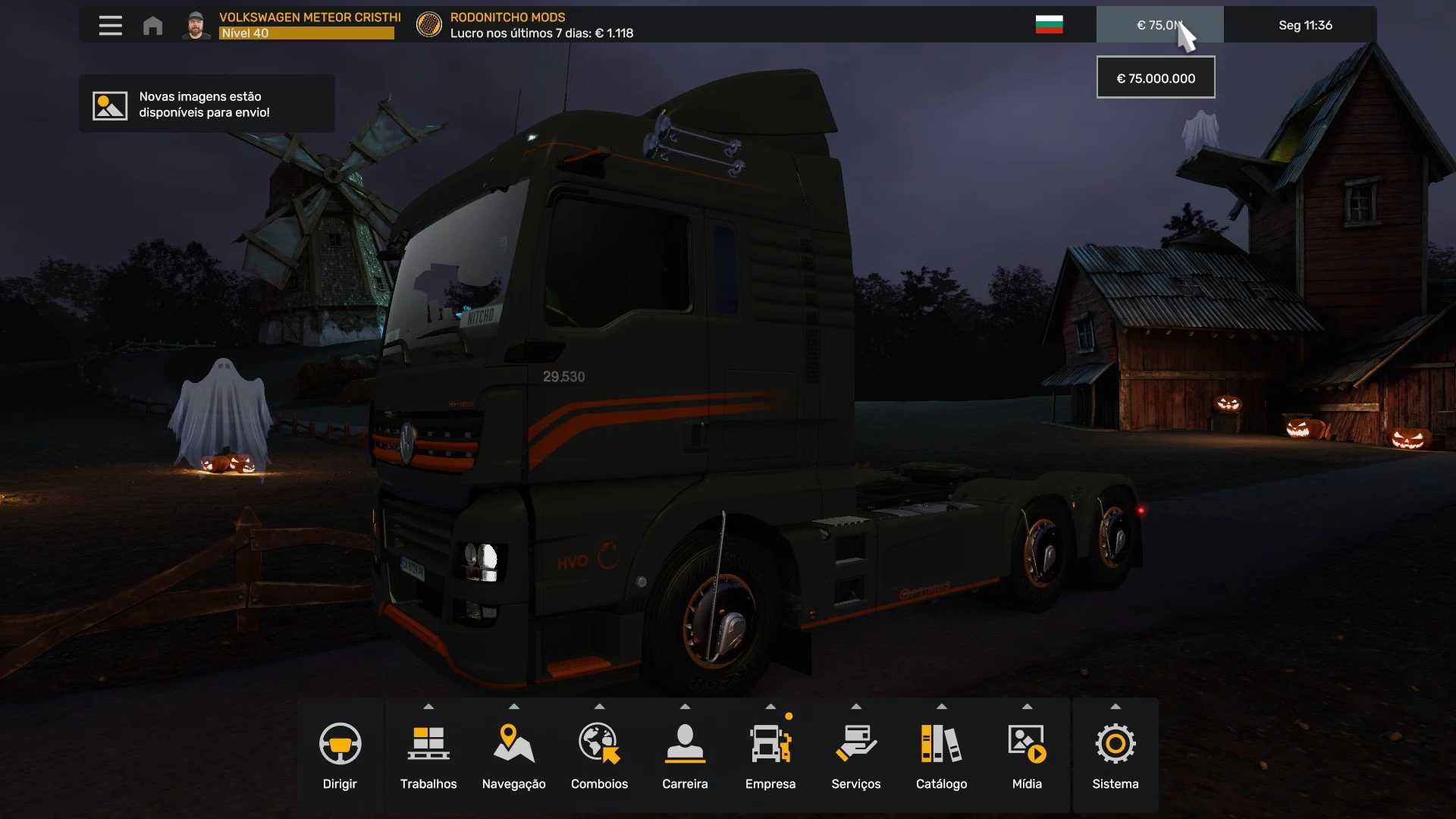Open the Navegação map menu
Image resolution: width=1456 pixels, height=819 pixels.
pos(513,755)
